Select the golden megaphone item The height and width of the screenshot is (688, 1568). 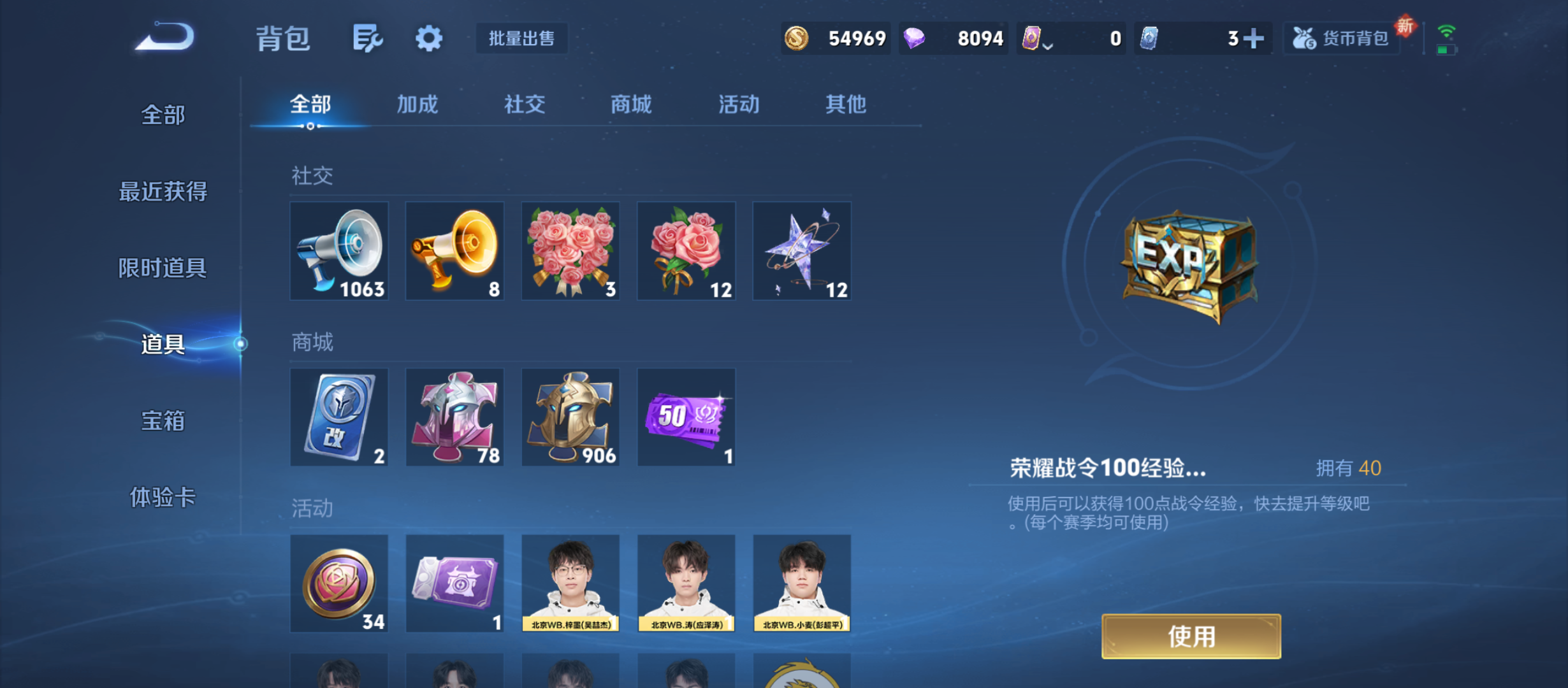point(454,250)
